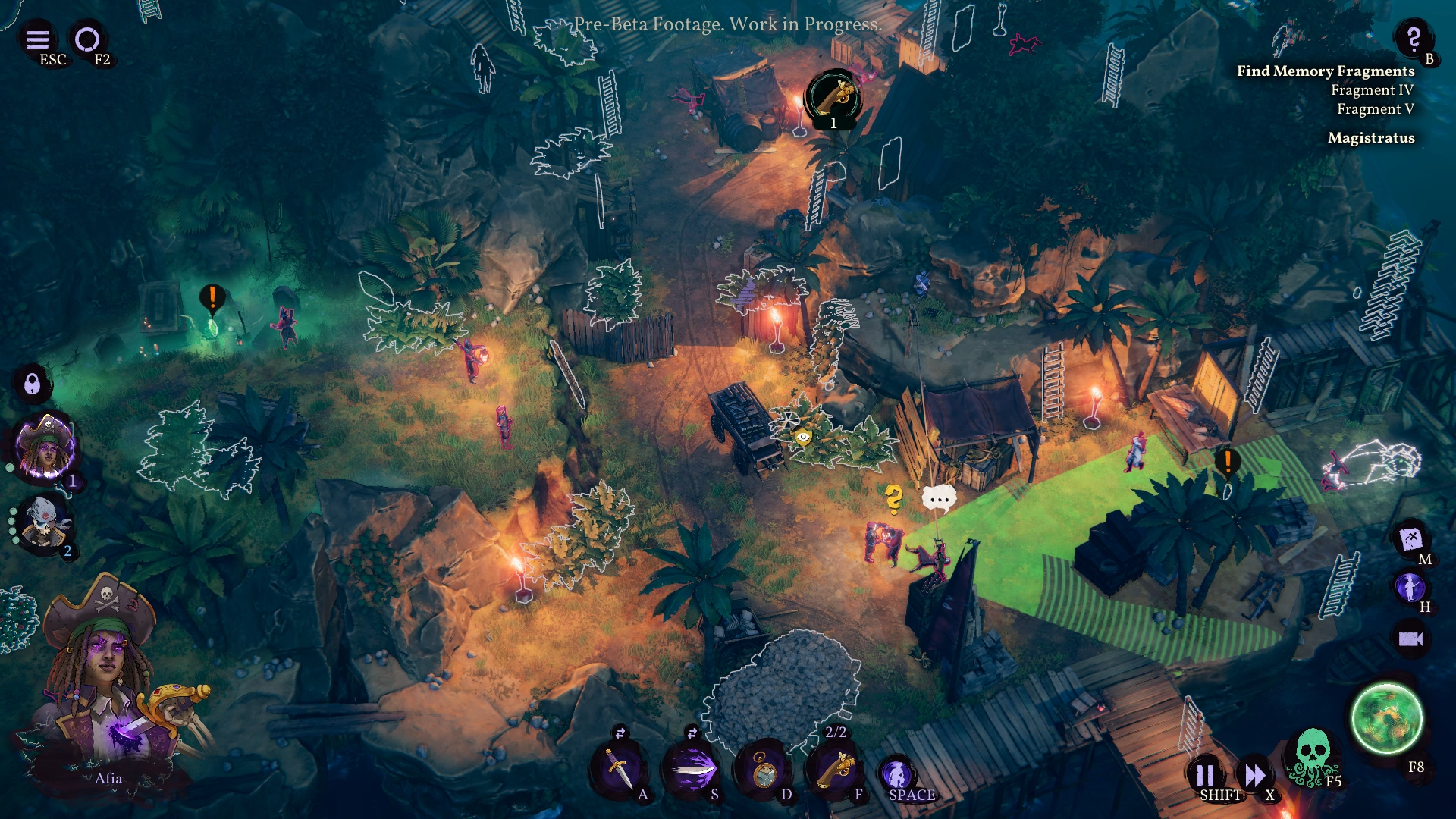The width and height of the screenshot is (1456, 819).
Task: Toggle the padlock icon above the portraits
Action: [x=32, y=384]
